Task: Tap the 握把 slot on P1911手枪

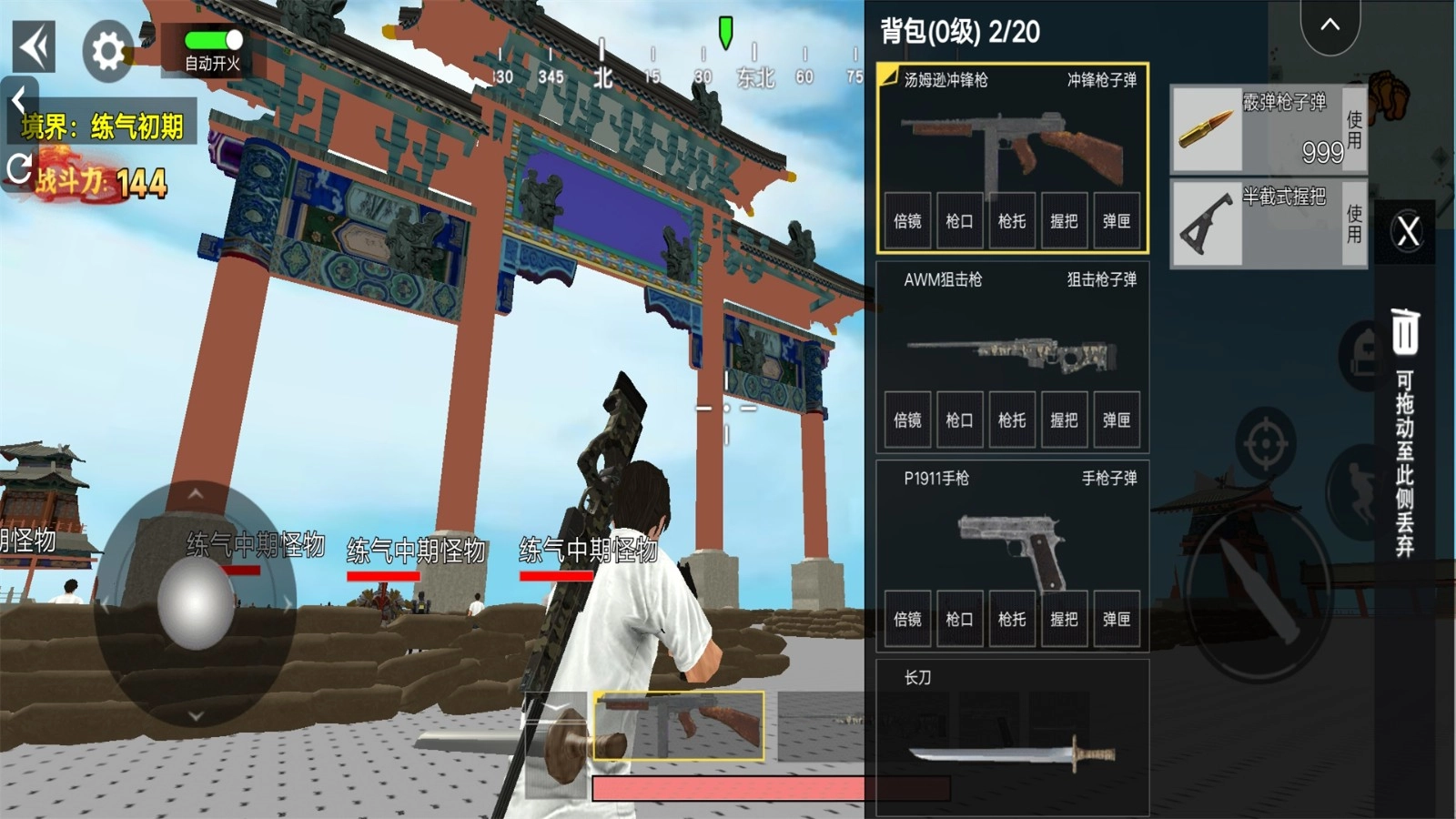Action: [1065, 619]
